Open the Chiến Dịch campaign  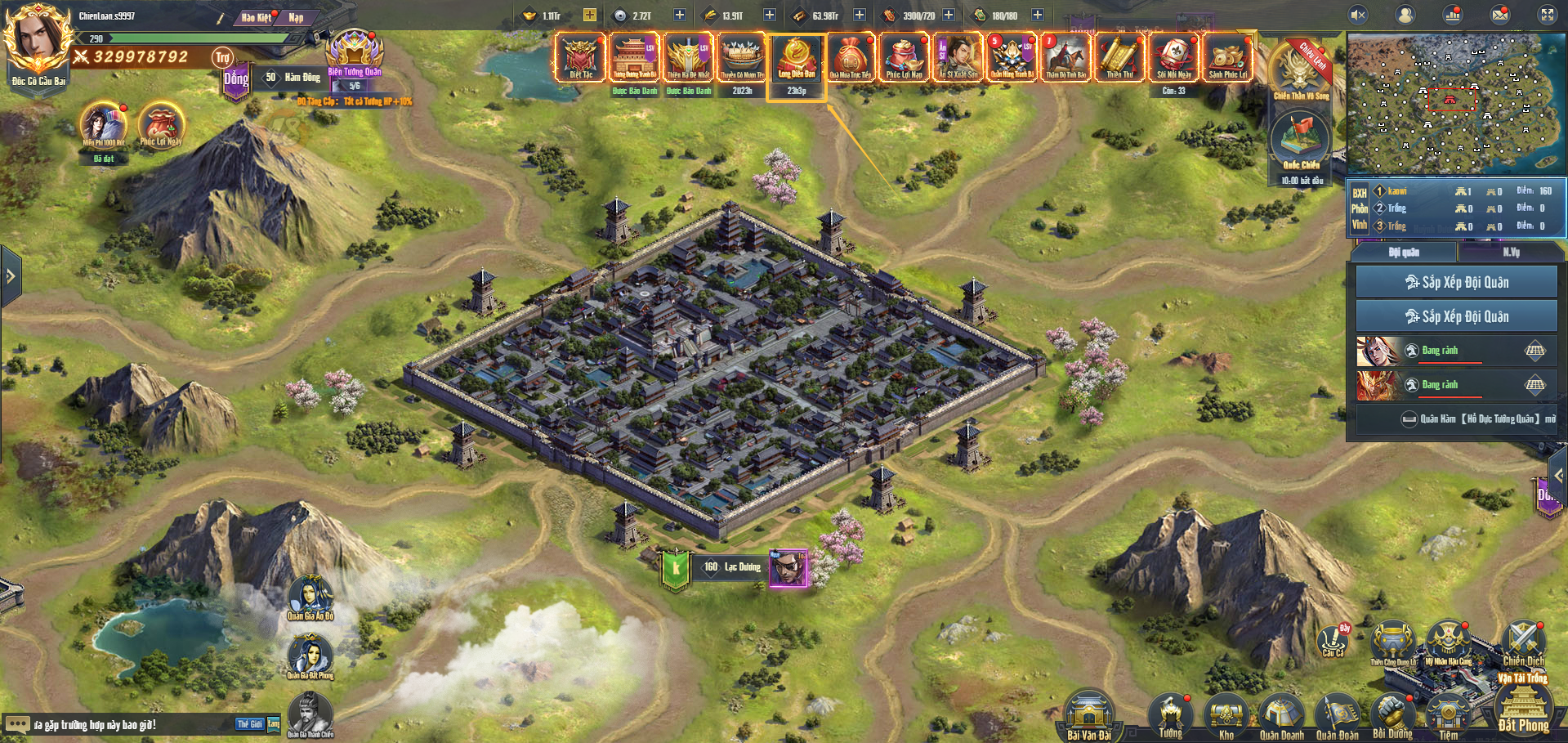point(1523,642)
